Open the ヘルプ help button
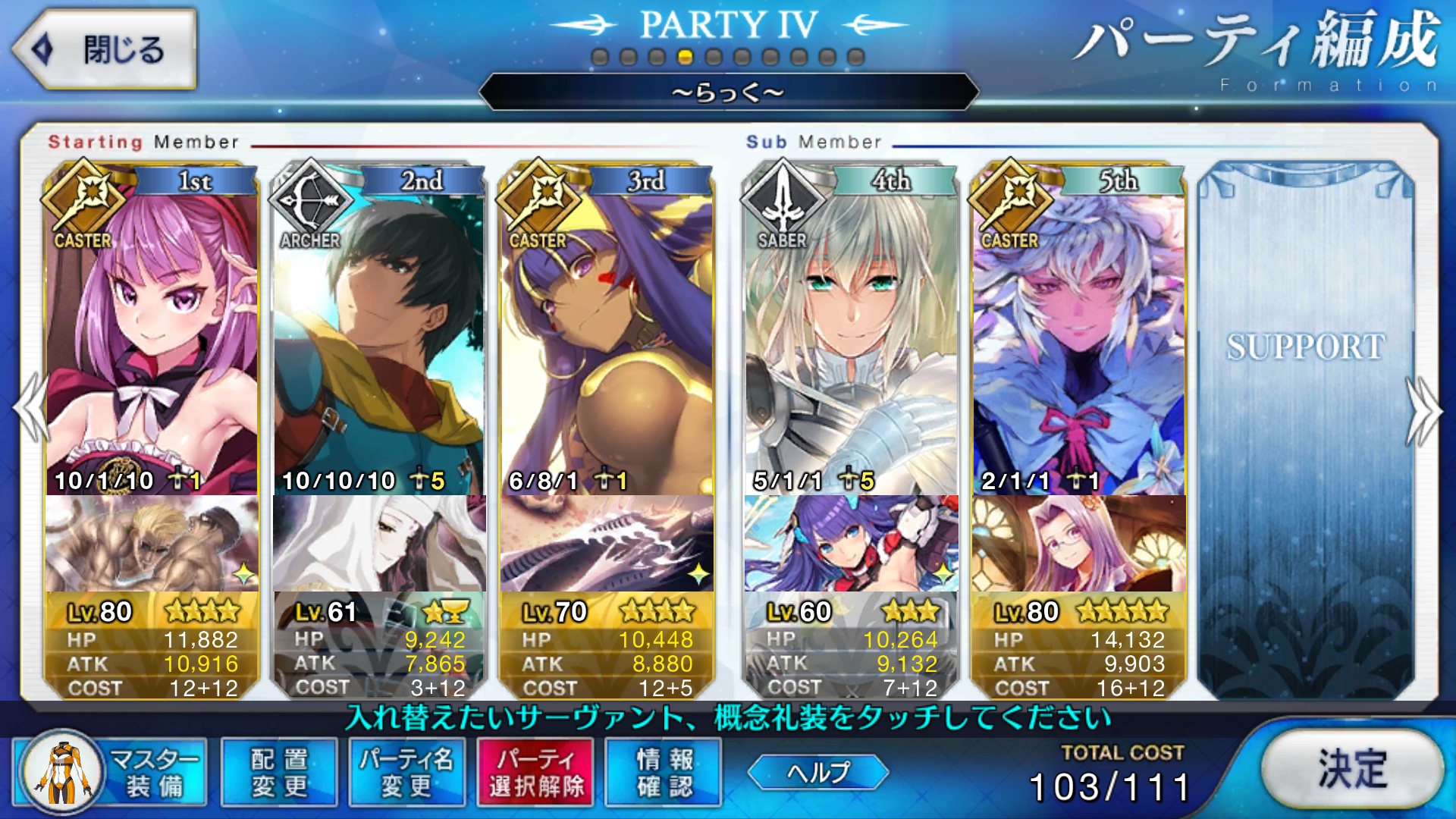 tap(817, 772)
